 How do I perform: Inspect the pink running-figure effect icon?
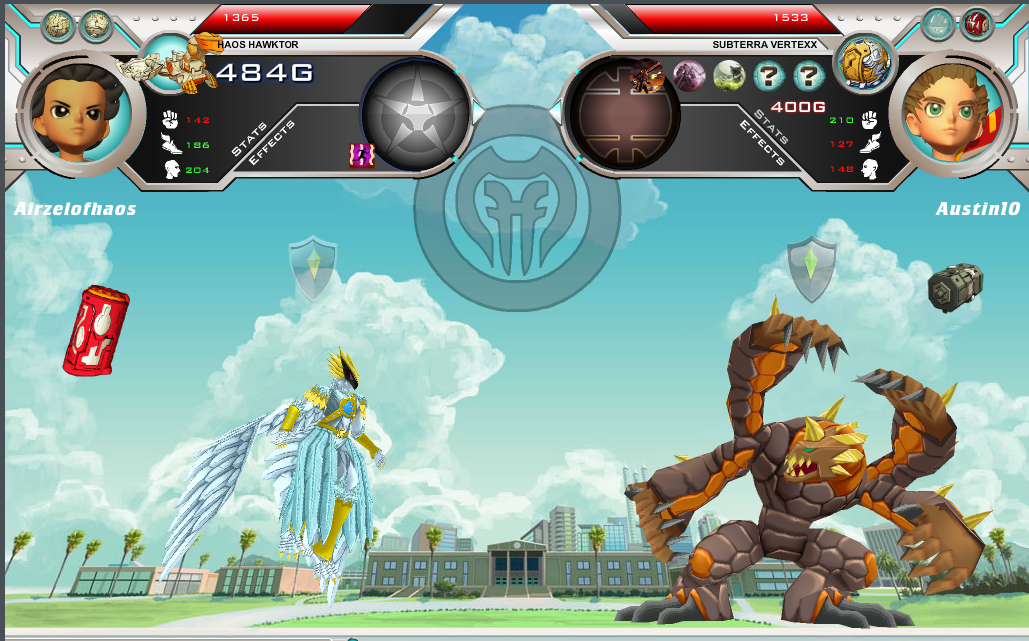click(361, 155)
